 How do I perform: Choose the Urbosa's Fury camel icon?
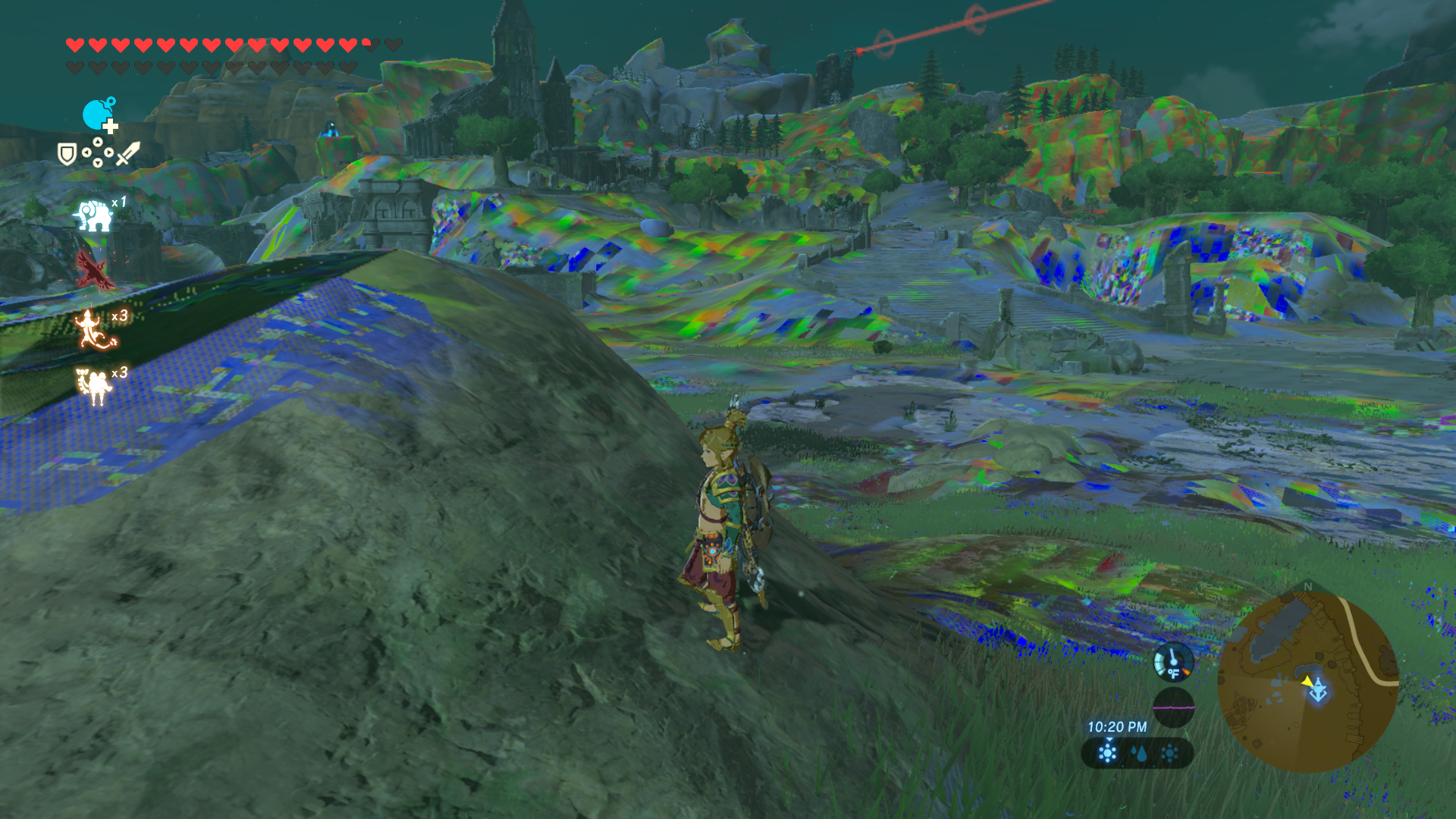coord(94,385)
